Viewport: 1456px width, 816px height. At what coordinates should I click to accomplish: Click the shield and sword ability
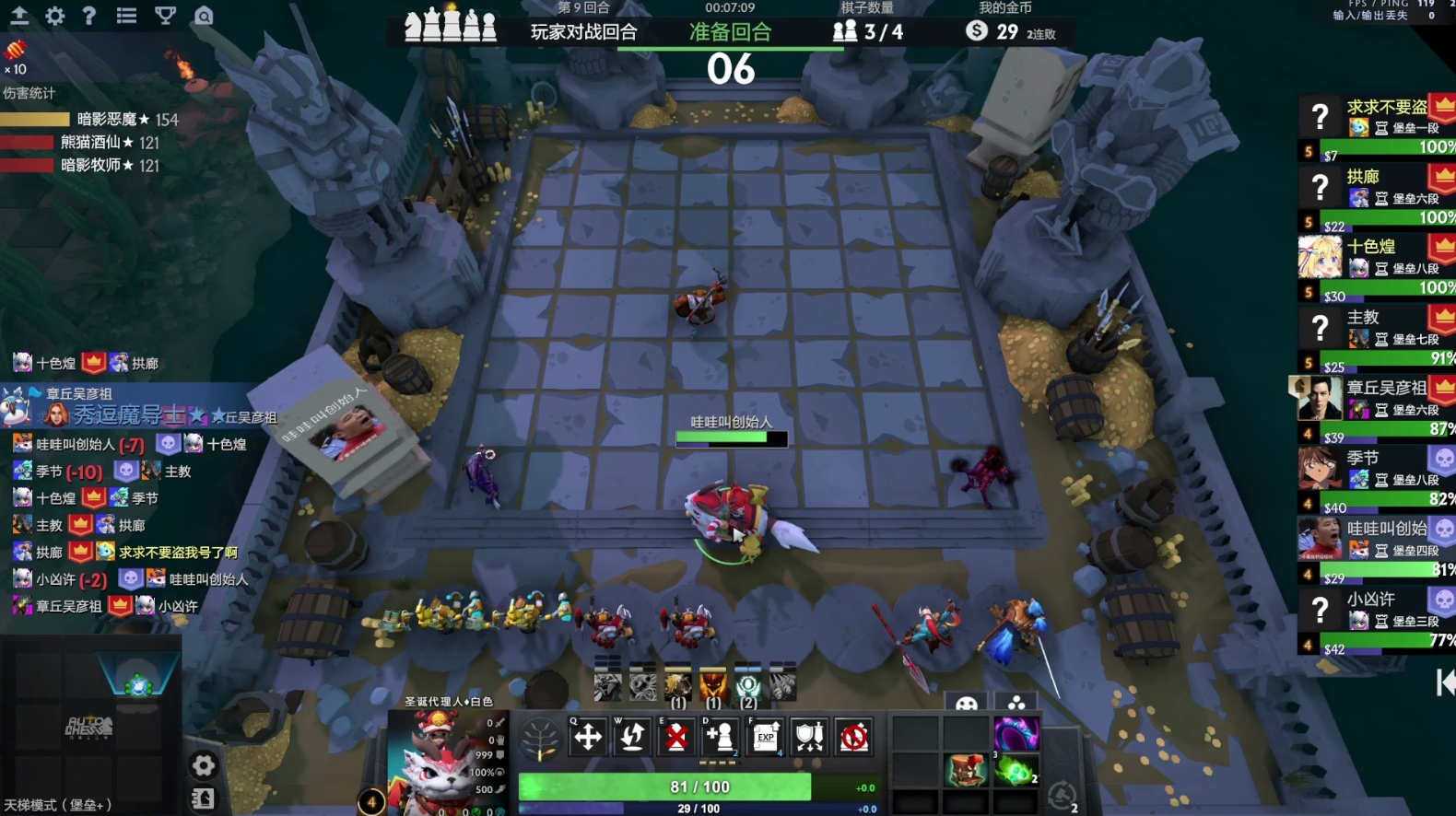coord(810,737)
